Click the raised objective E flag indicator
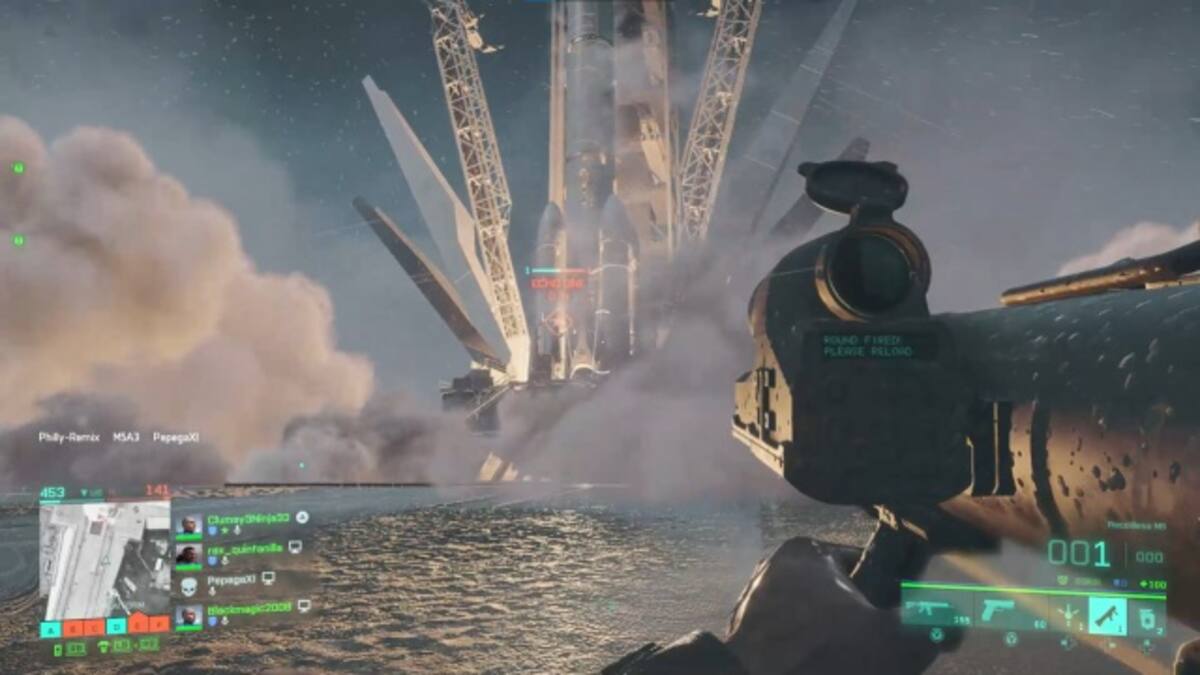This screenshot has width=1200, height=675. (x=140, y=623)
